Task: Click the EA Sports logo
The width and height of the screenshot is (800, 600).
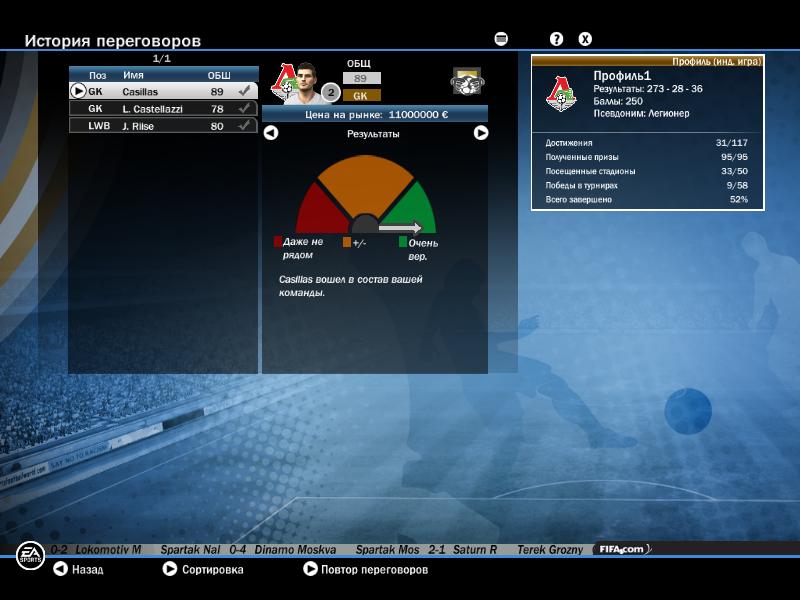Action: coord(30,556)
